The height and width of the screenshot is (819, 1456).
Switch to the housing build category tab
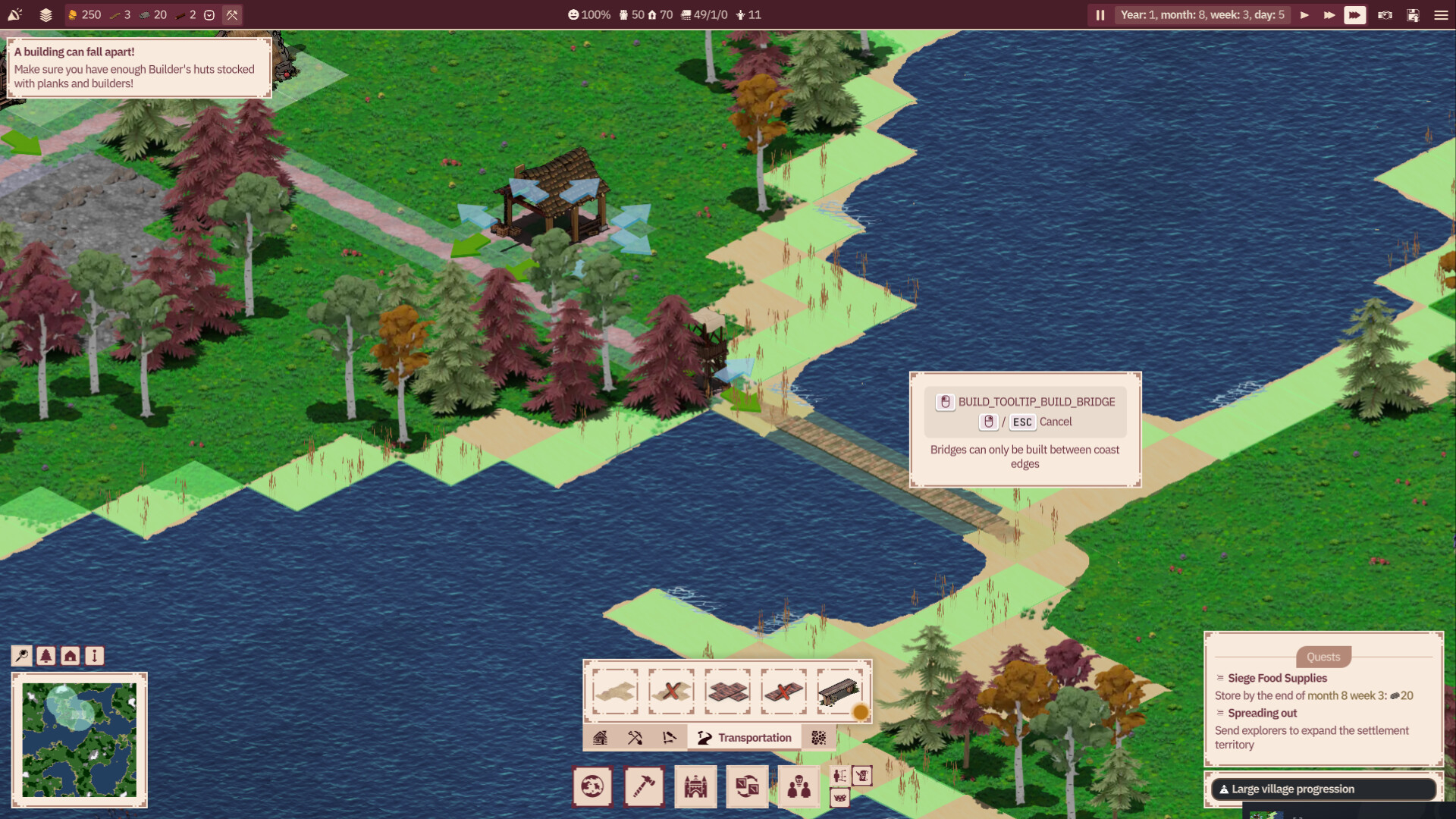(x=600, y=738)
